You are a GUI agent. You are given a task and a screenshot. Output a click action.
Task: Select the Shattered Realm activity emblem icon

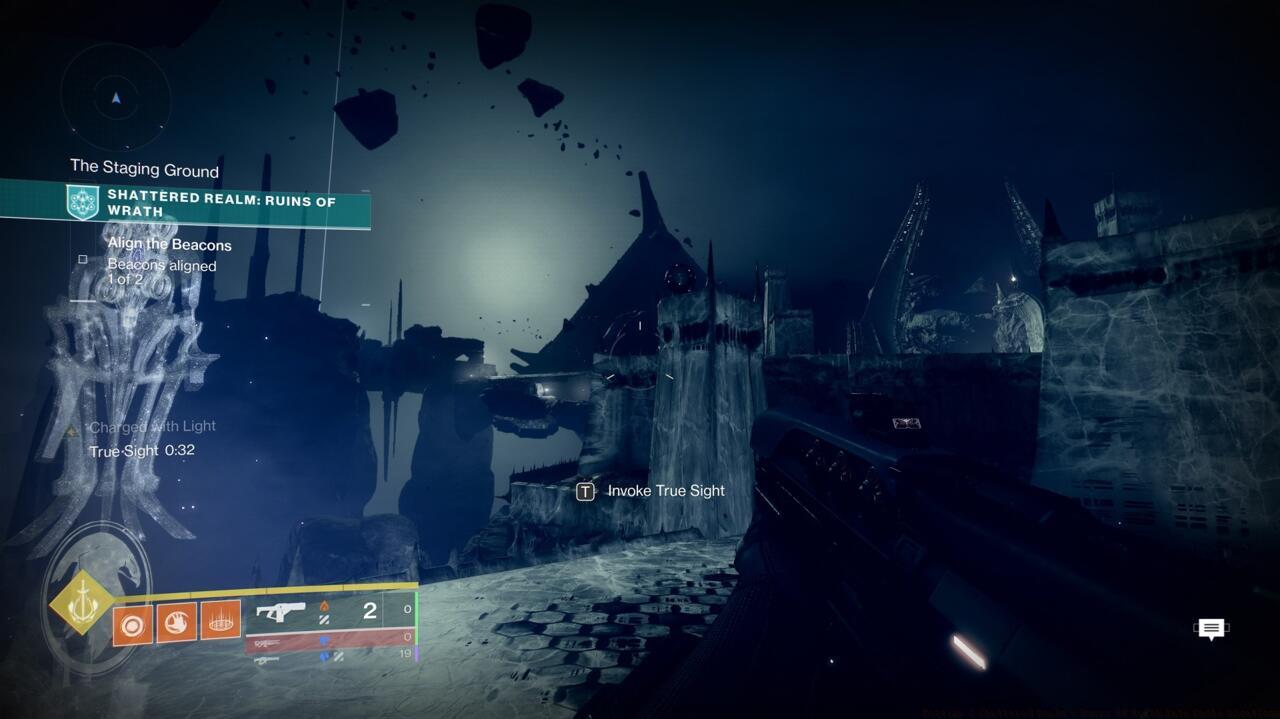(82, 203)
